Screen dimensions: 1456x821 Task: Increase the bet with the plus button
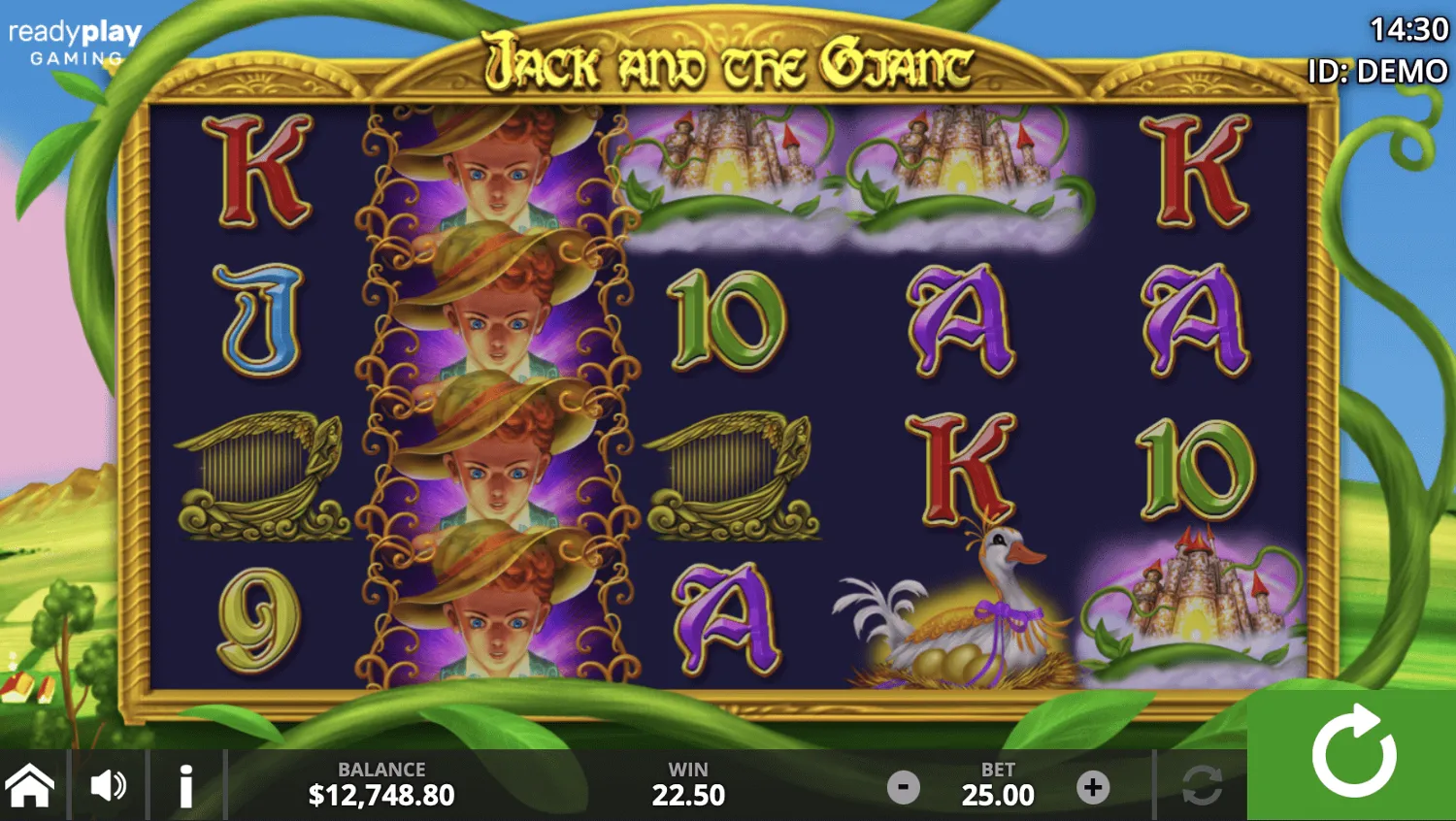tap(1095, 786)
